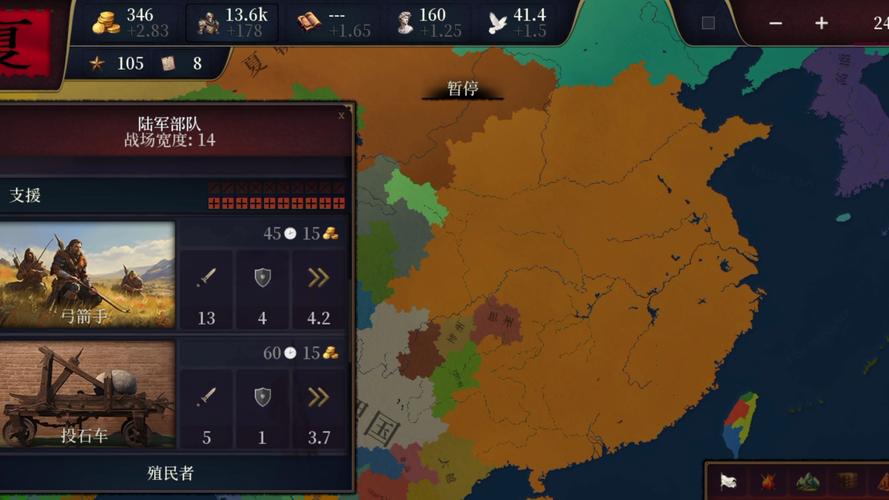Open the white dove diplomacy resource
The width and height of the screenshot is (889, 500).
click(517, 22)
